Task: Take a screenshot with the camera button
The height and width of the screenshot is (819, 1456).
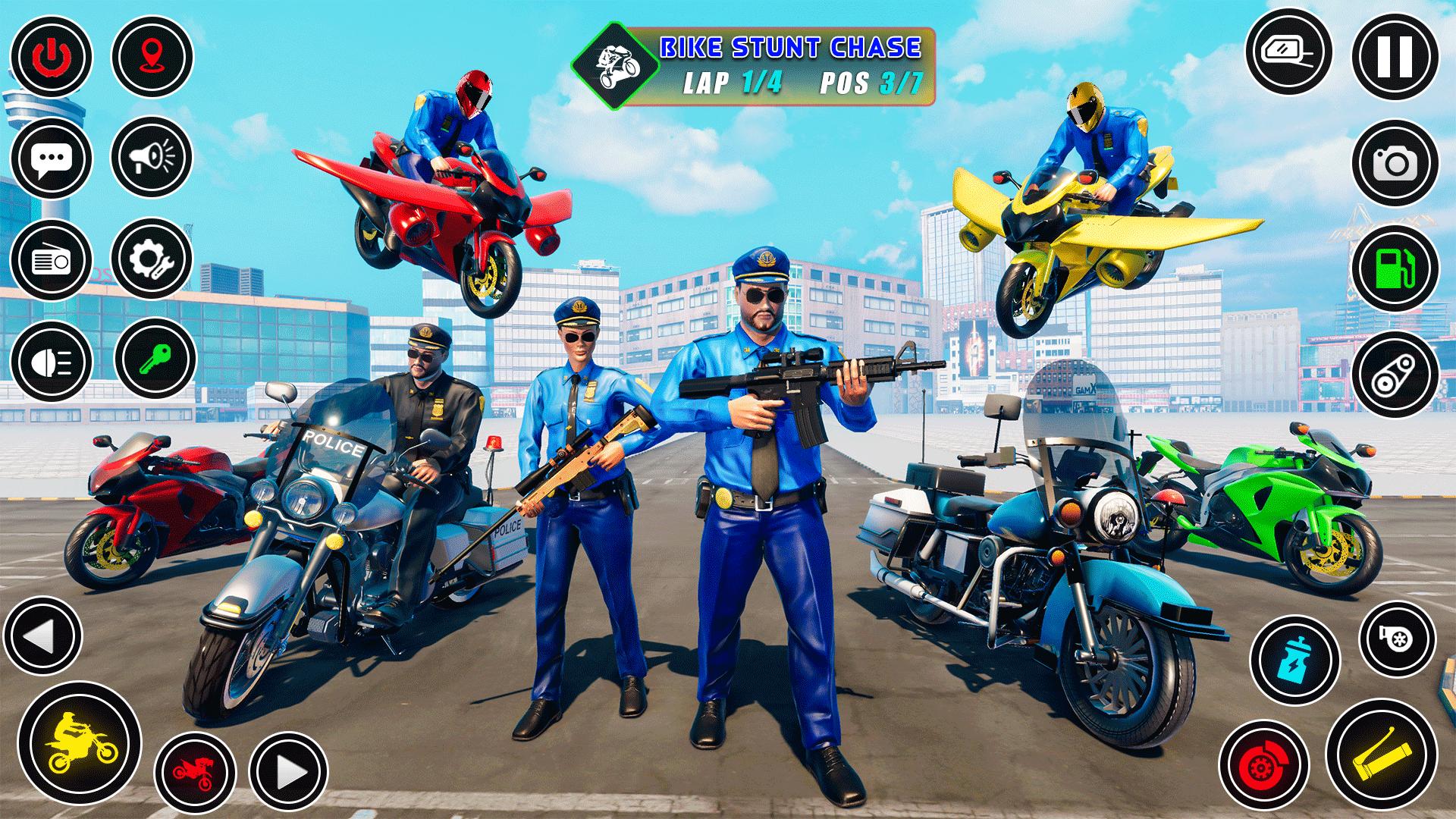Action: tap(1394, 164)
